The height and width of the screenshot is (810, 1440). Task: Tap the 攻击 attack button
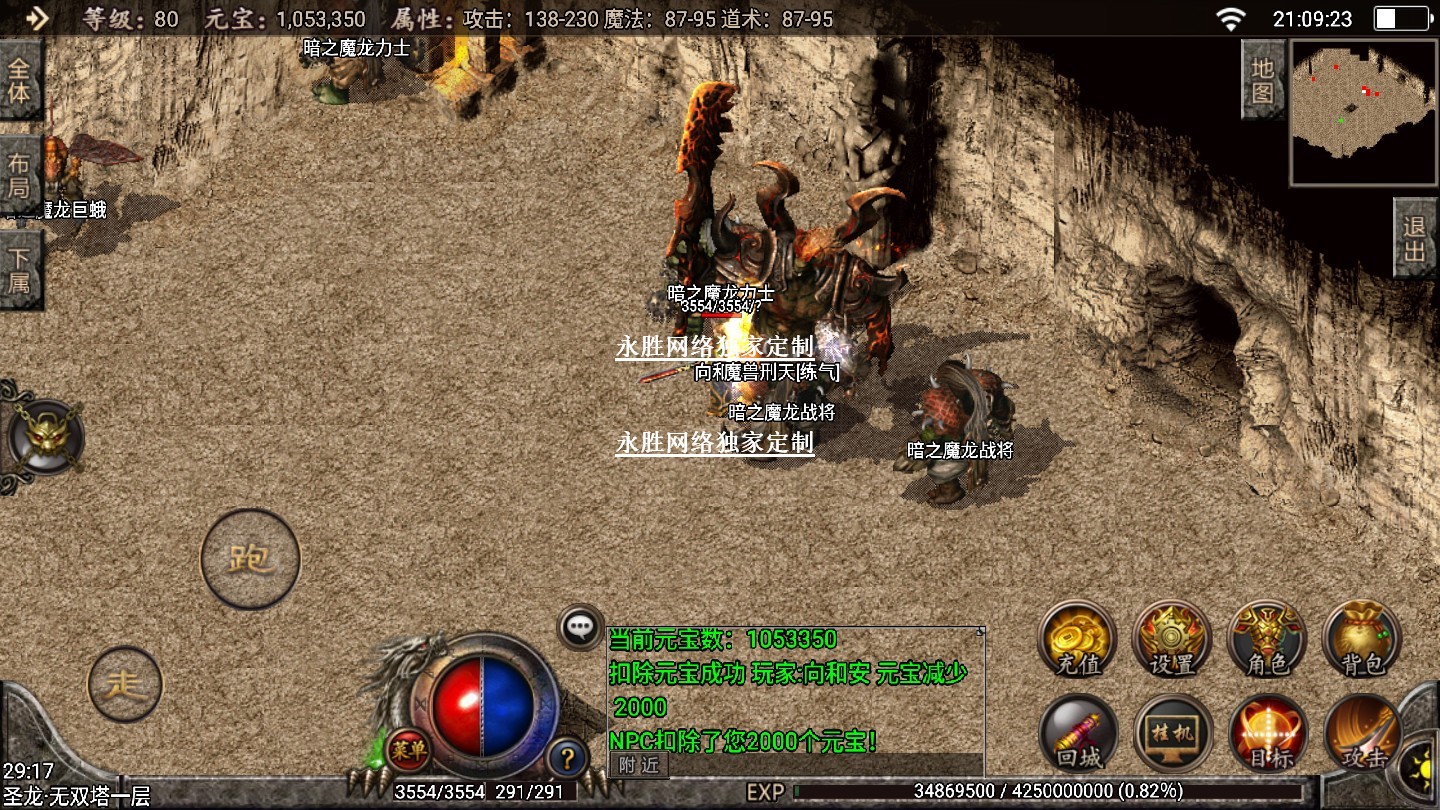(x=1361, y=734)
